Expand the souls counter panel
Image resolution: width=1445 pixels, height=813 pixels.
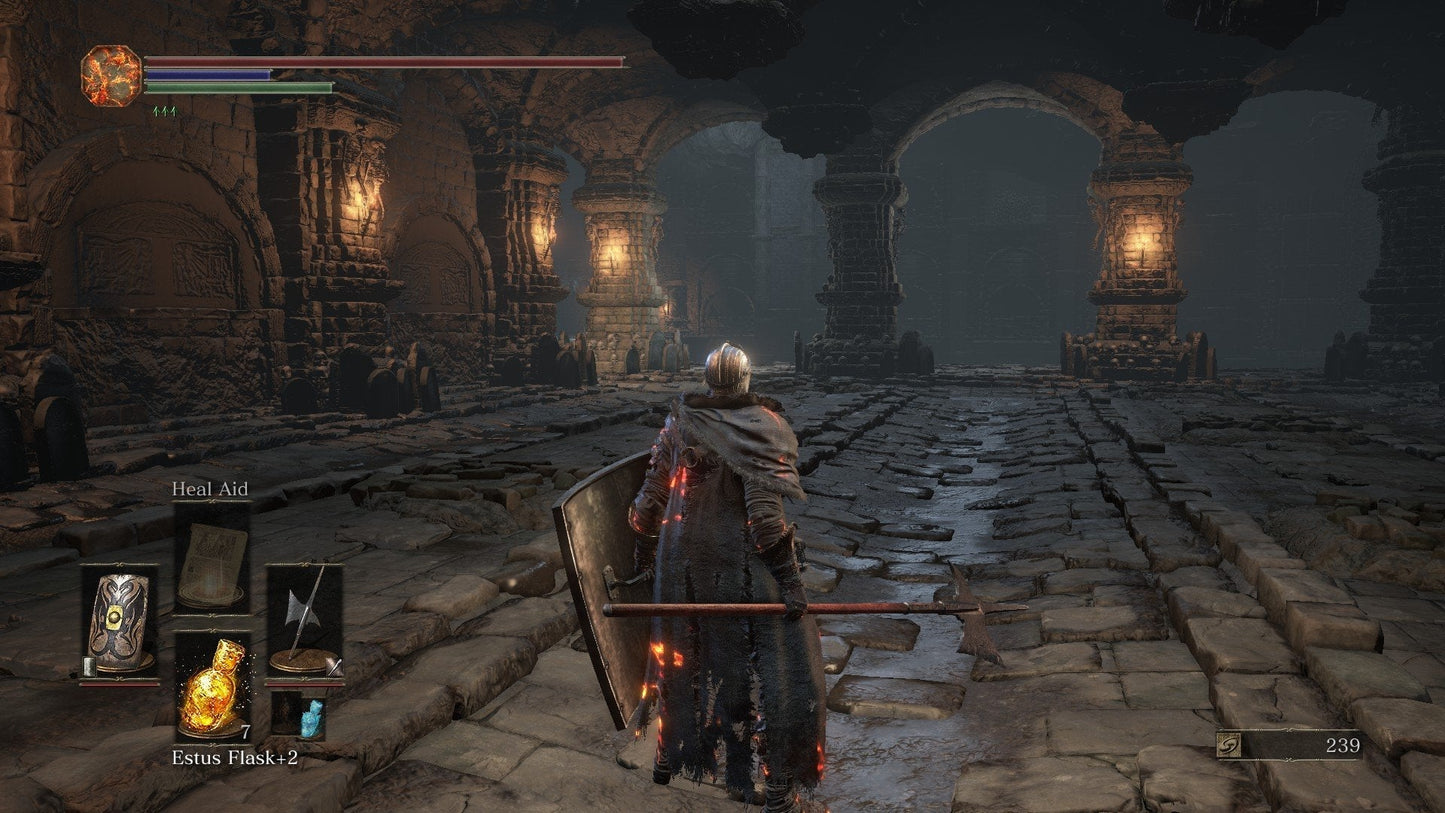coord(1290,745)
